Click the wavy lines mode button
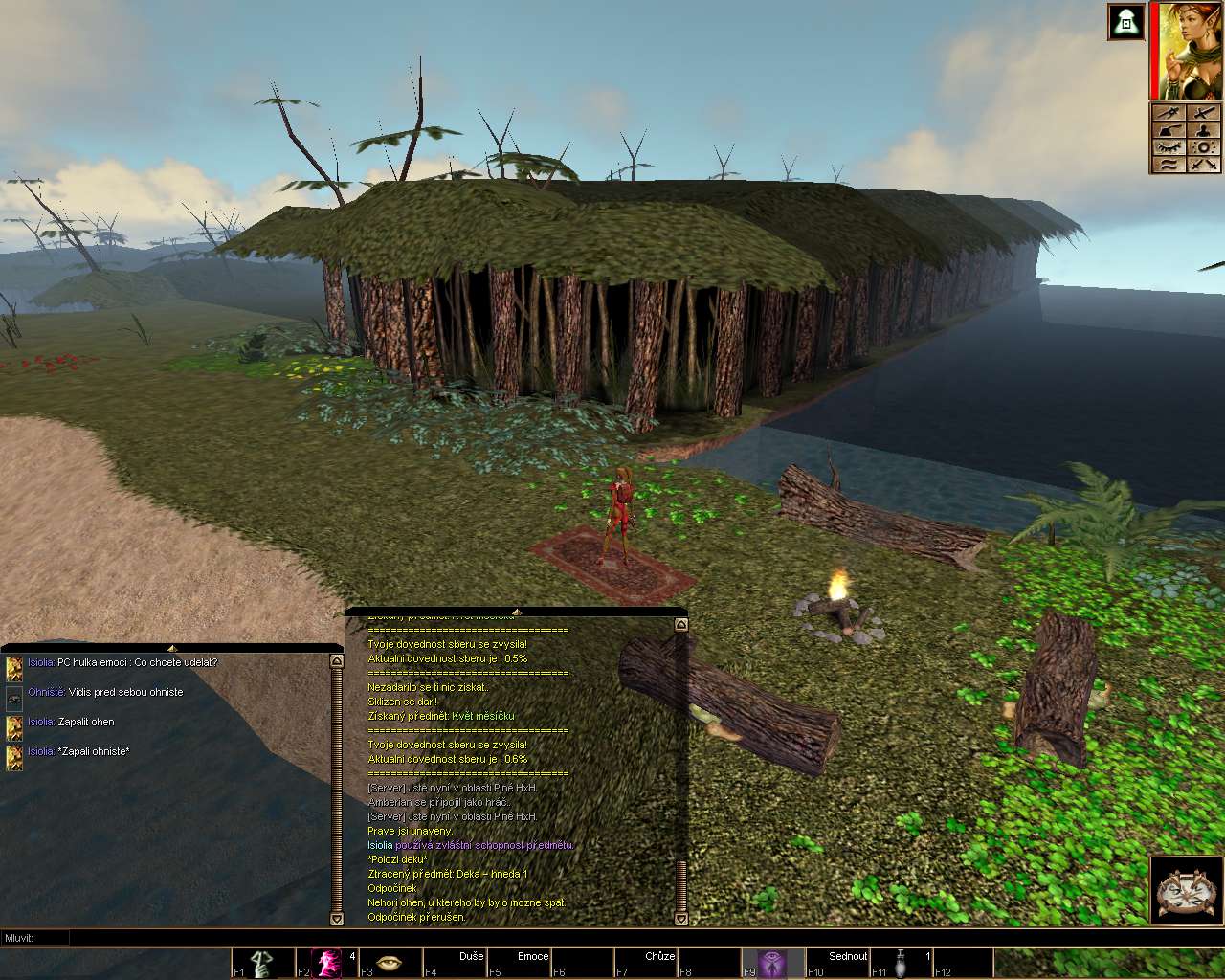The image size is (1225, 980). tap(1169, 165)
